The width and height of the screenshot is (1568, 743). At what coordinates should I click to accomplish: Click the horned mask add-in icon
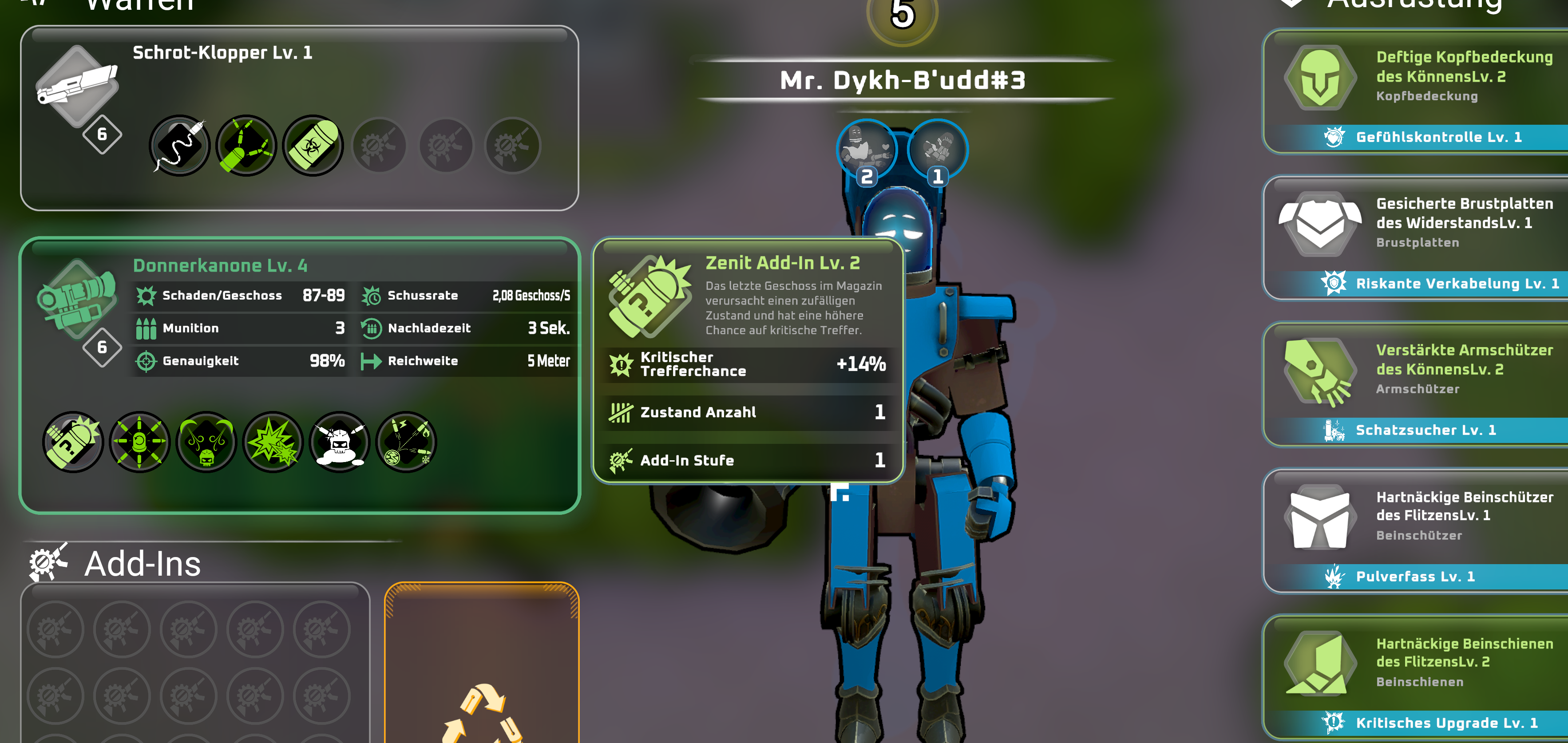(x=206, y=442)
